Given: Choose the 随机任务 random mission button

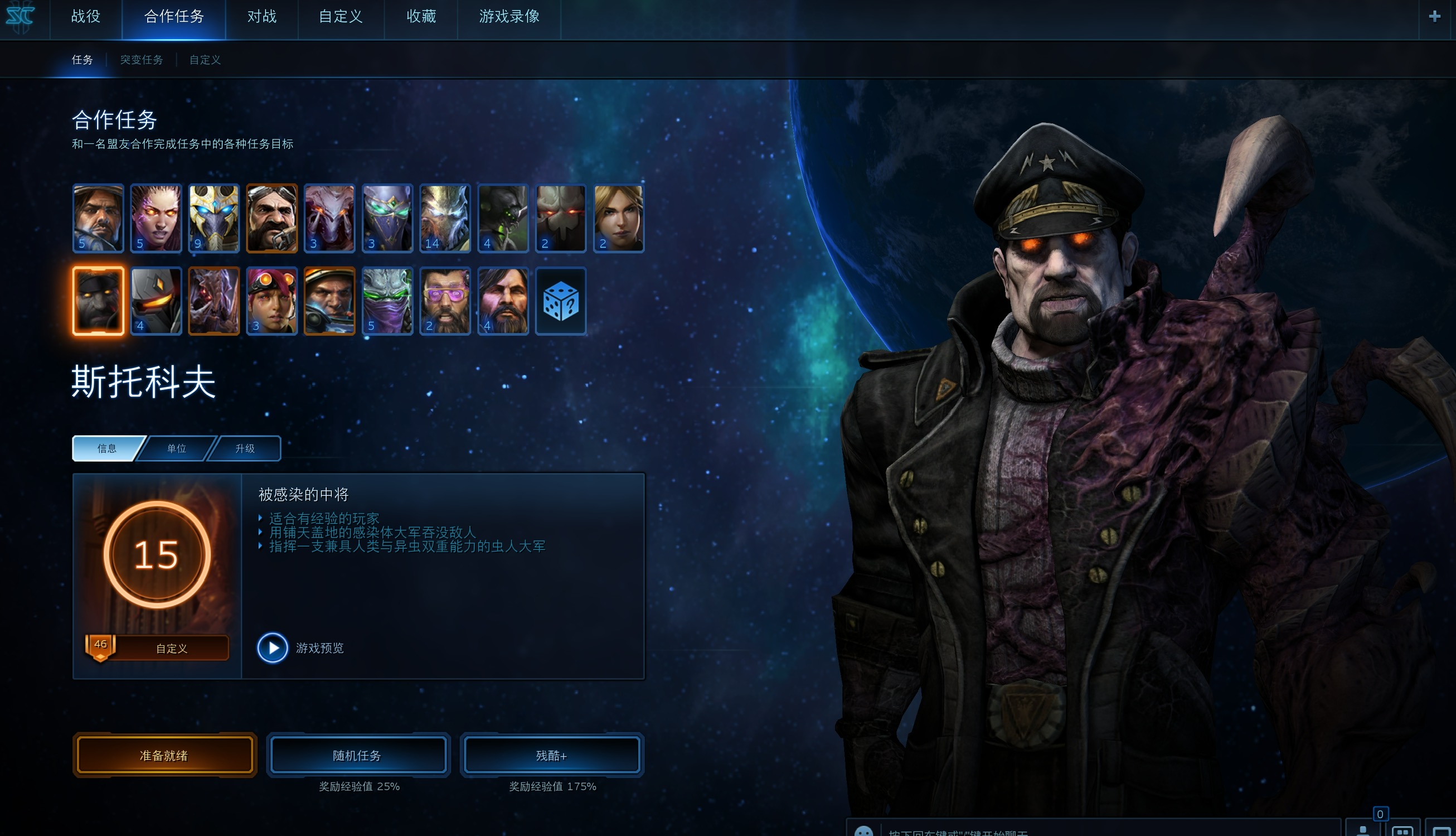Looking at the screenshot, I should click(x=357, y=755).
